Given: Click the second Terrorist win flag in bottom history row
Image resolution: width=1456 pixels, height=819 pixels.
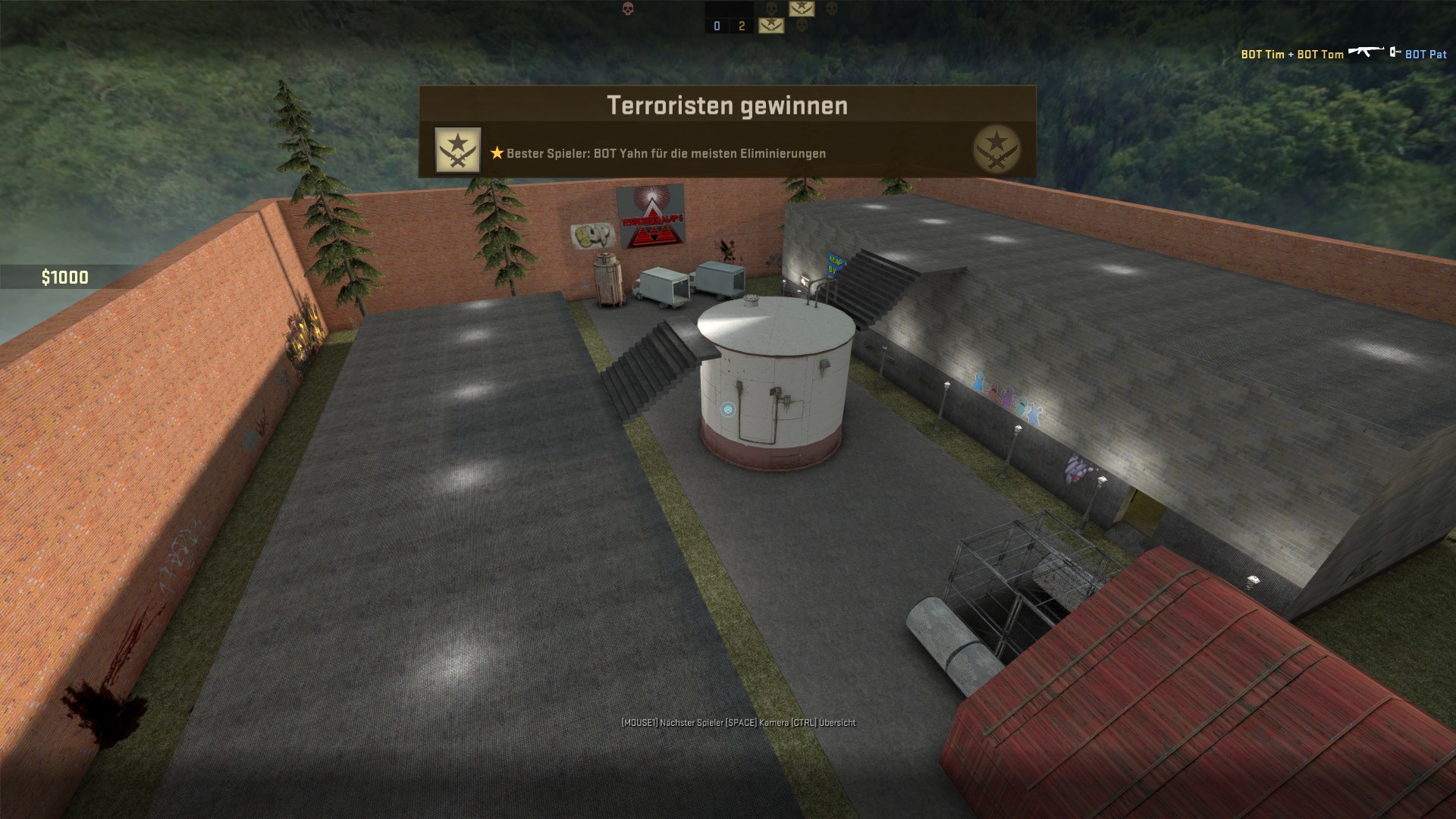Looking at the screenshot, I should tap(771, 25).
